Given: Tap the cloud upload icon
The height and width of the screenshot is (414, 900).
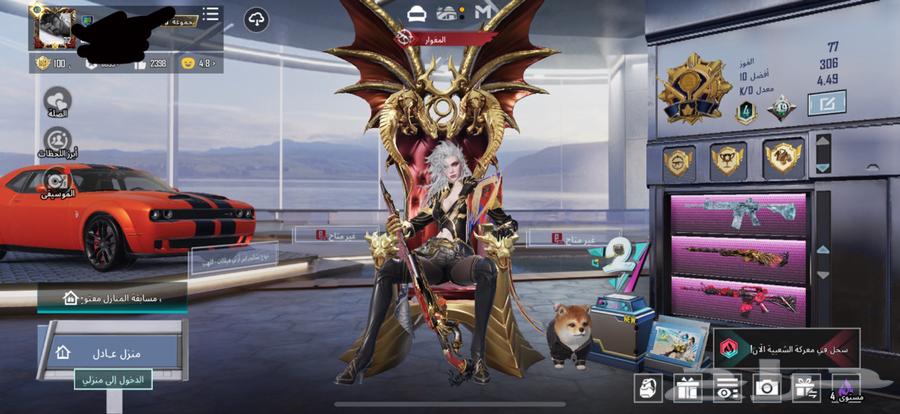Looking at the screenshot, I should (x=256, y=19).
